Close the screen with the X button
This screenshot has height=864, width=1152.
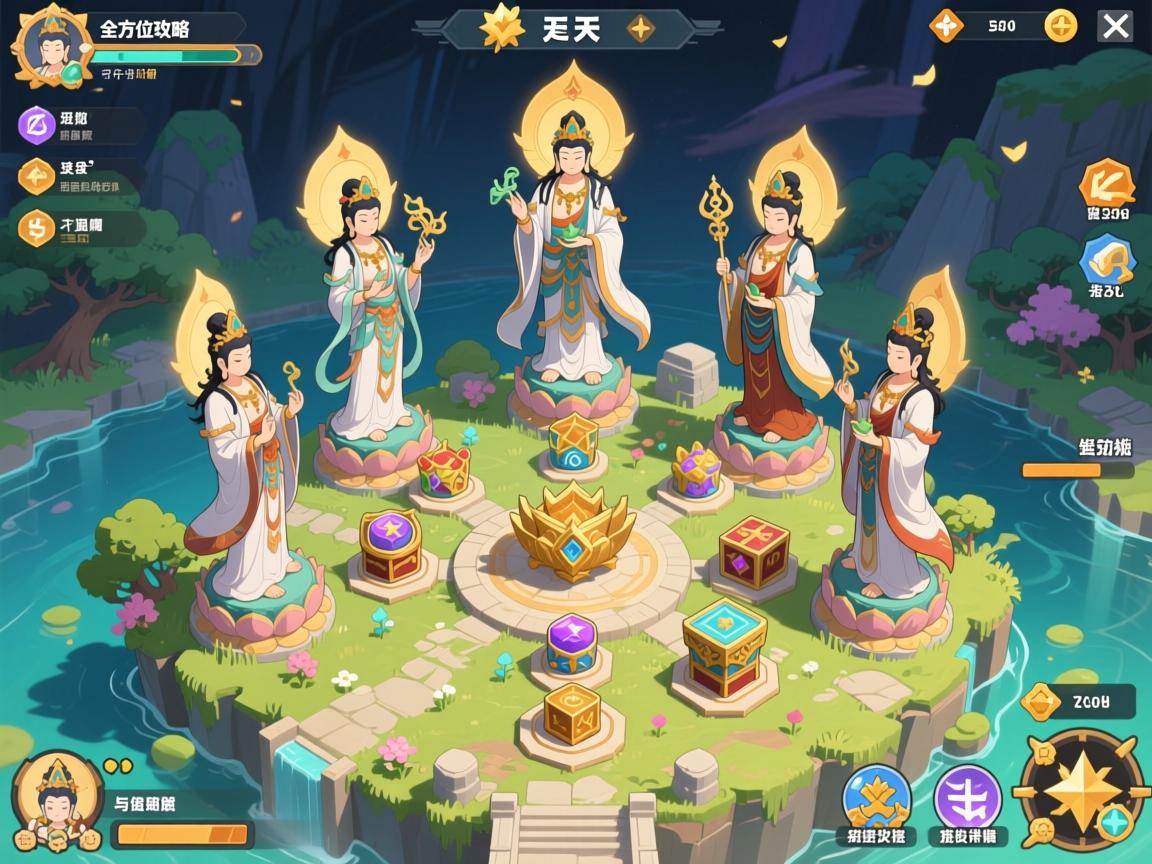(1115, 26)
